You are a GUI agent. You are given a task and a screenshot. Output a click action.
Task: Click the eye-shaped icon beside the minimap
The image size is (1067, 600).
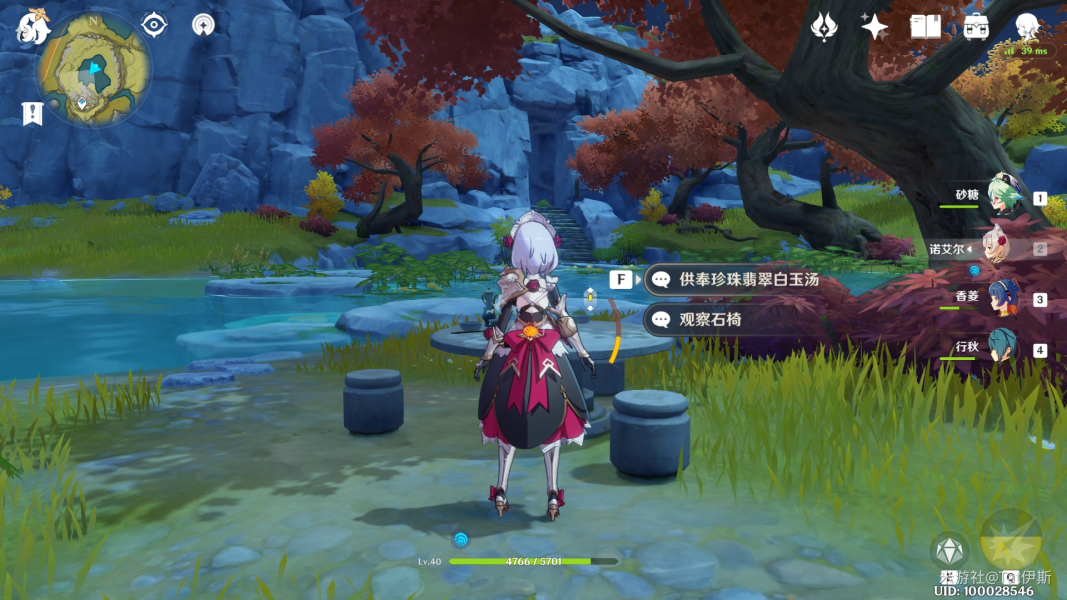click(154, 25)
